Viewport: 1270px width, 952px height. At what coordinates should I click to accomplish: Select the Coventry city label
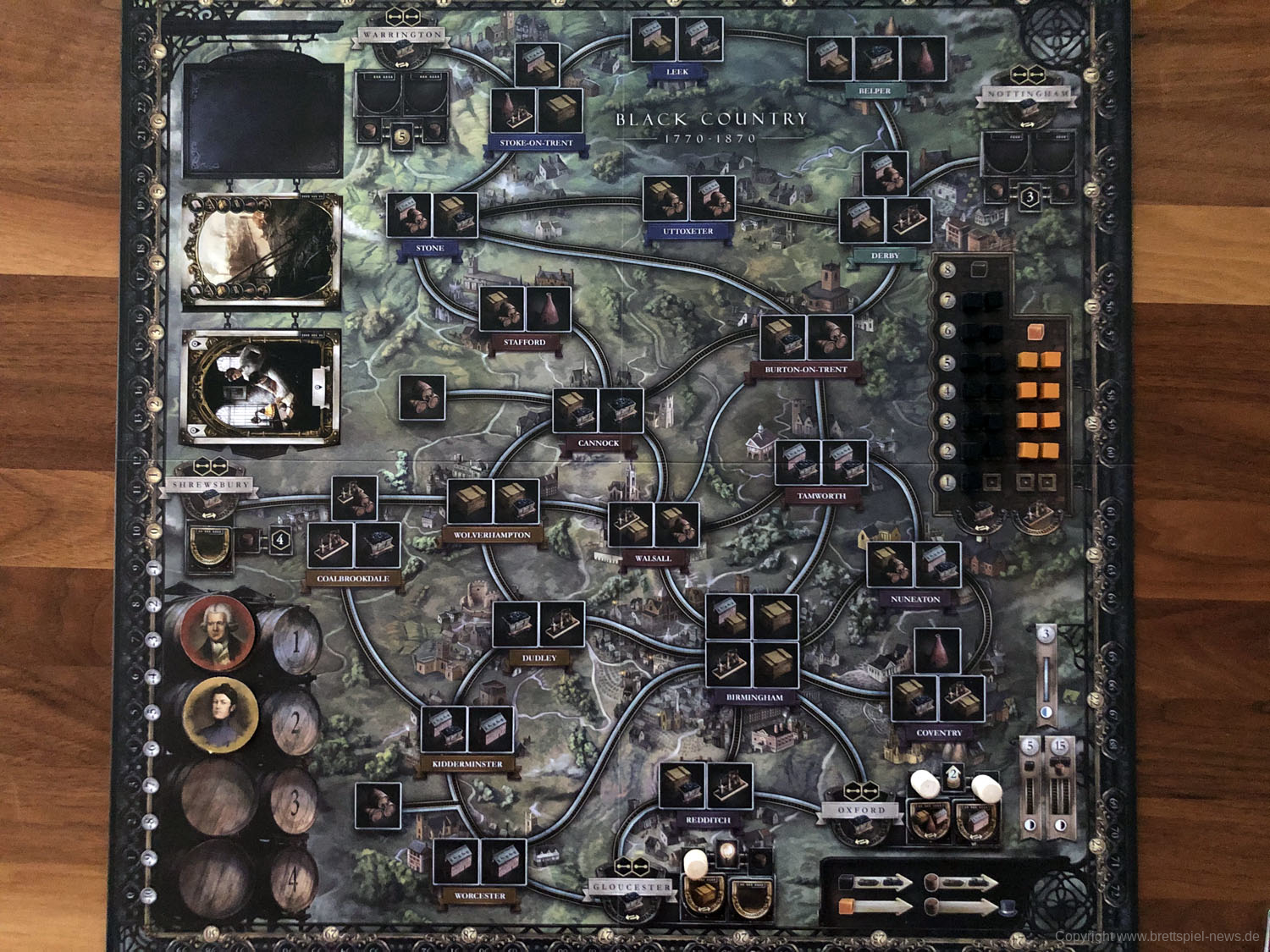[x=939, y=733]
